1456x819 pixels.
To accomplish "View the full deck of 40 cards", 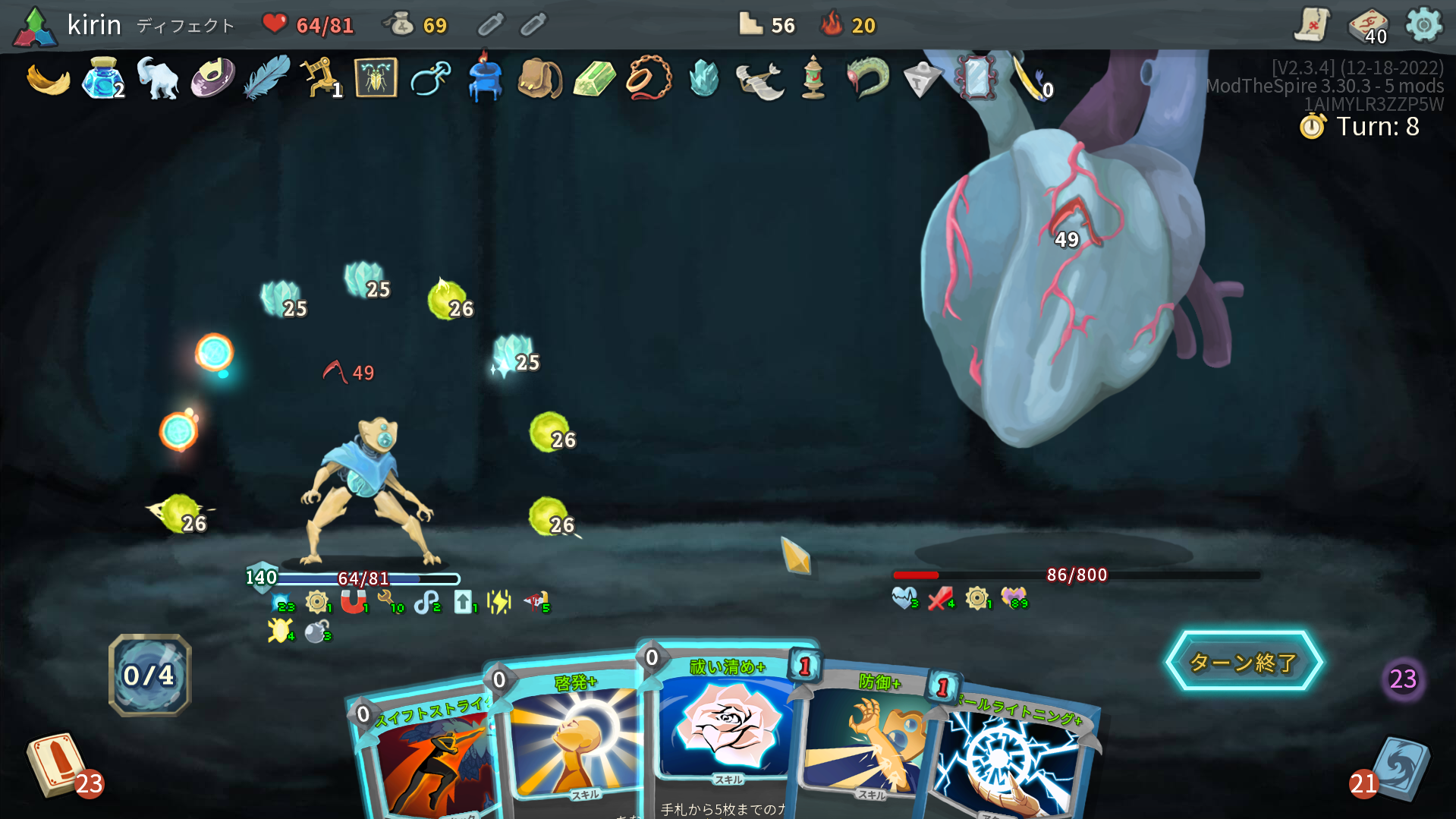I will 1367,27.
